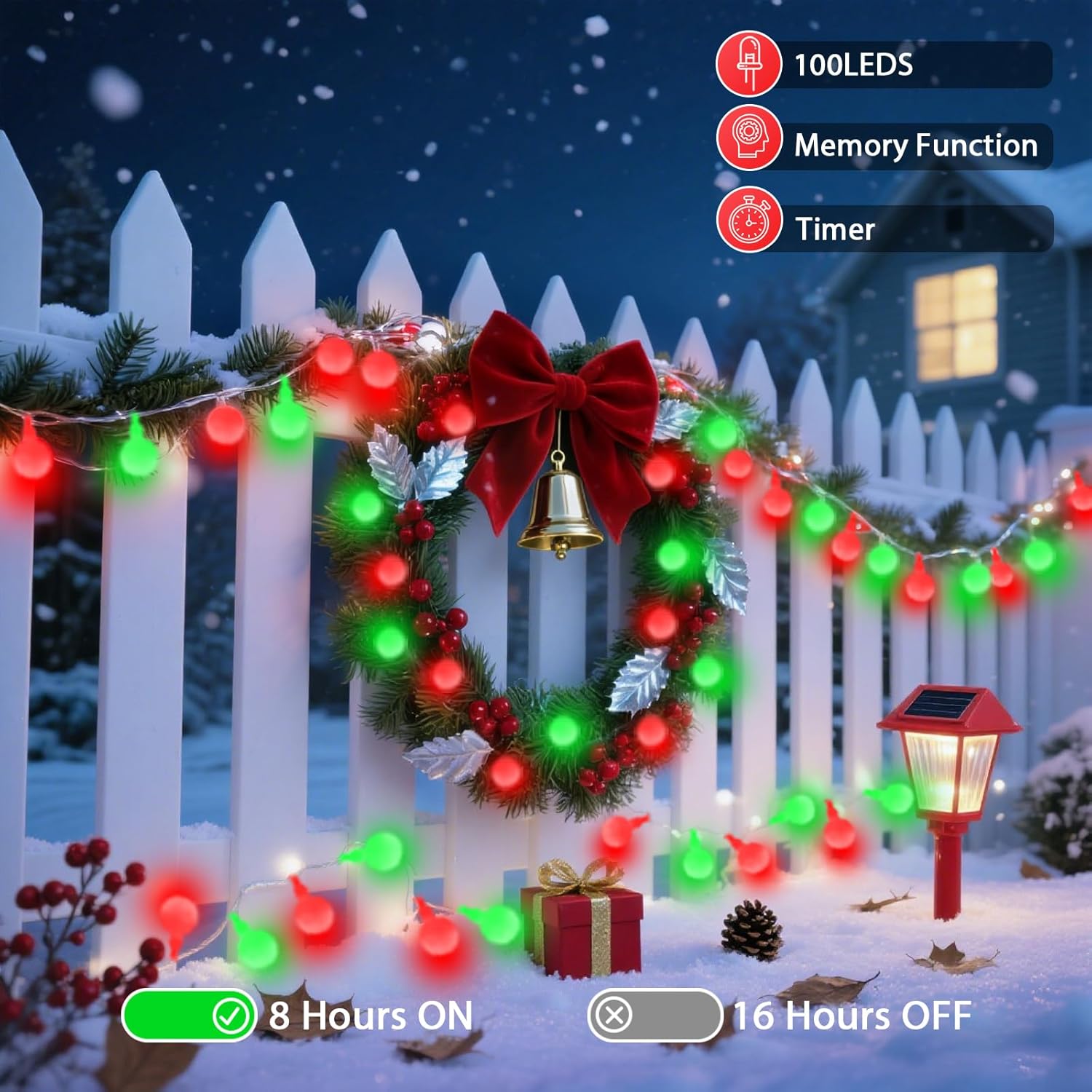Screen dimensions: 1092x1092
Task: Toggle the green 8 Hours ON switch
Action: click(189, 1016)
